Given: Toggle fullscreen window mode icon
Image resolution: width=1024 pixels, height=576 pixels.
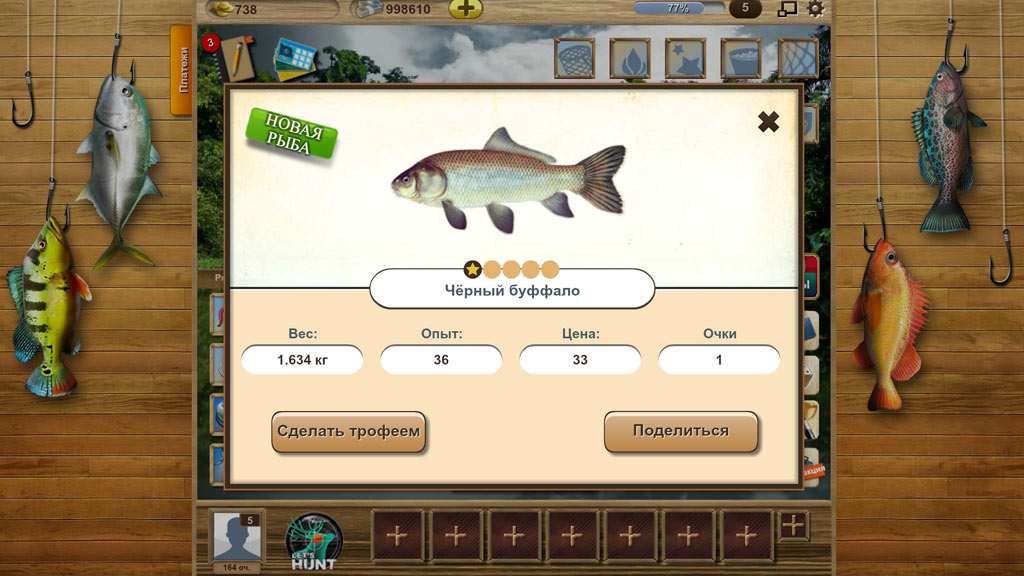Looking at the screenshot, I should coord(788,9).
